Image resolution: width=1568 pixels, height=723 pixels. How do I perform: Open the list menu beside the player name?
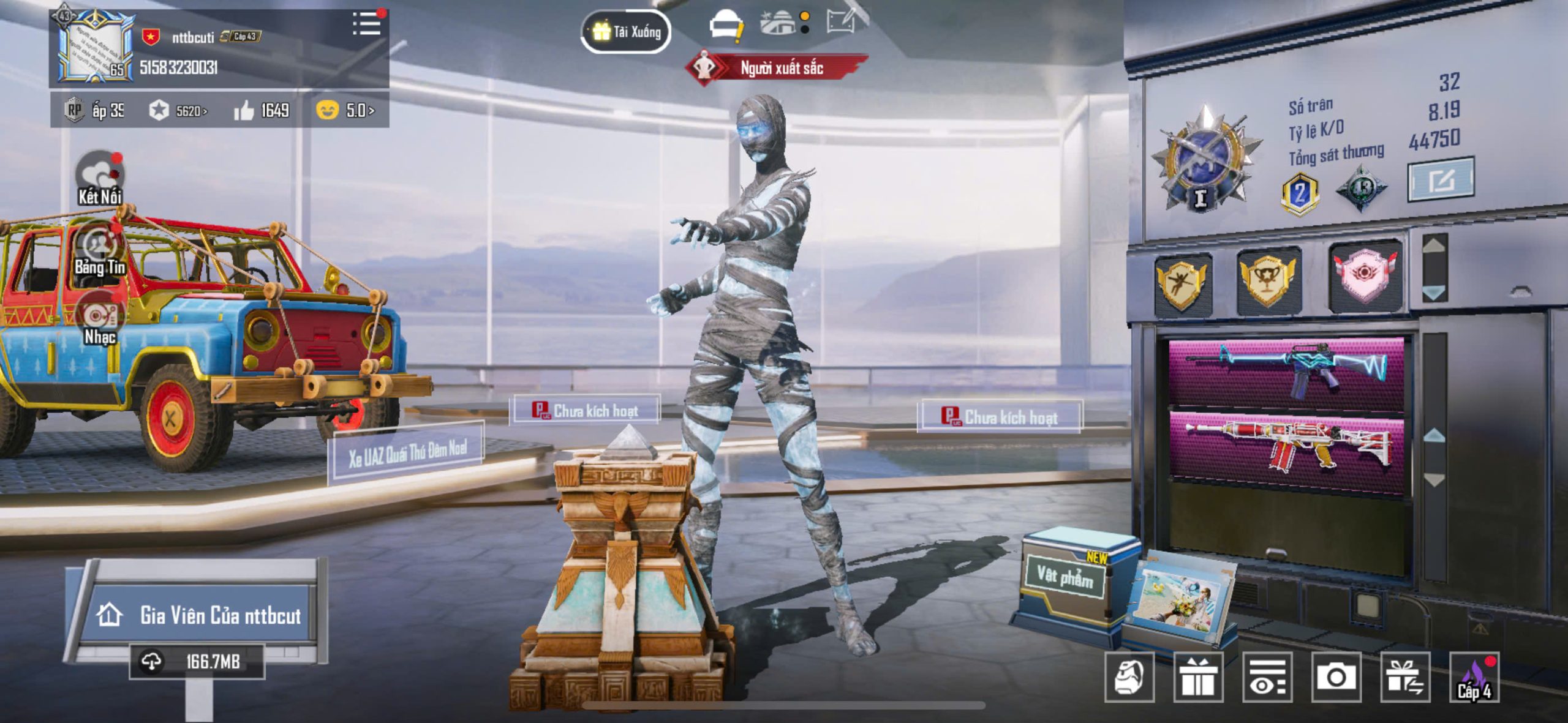(367, 24)
